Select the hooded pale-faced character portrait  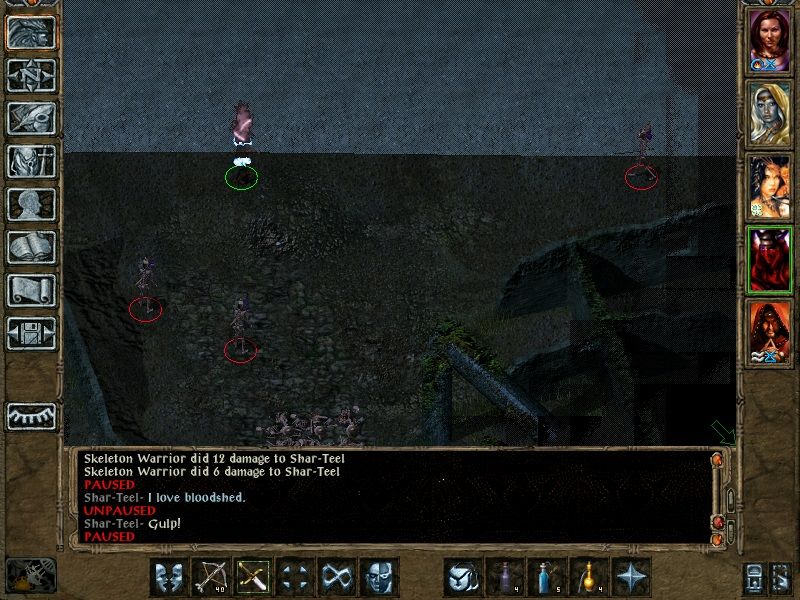pos(770,113)
